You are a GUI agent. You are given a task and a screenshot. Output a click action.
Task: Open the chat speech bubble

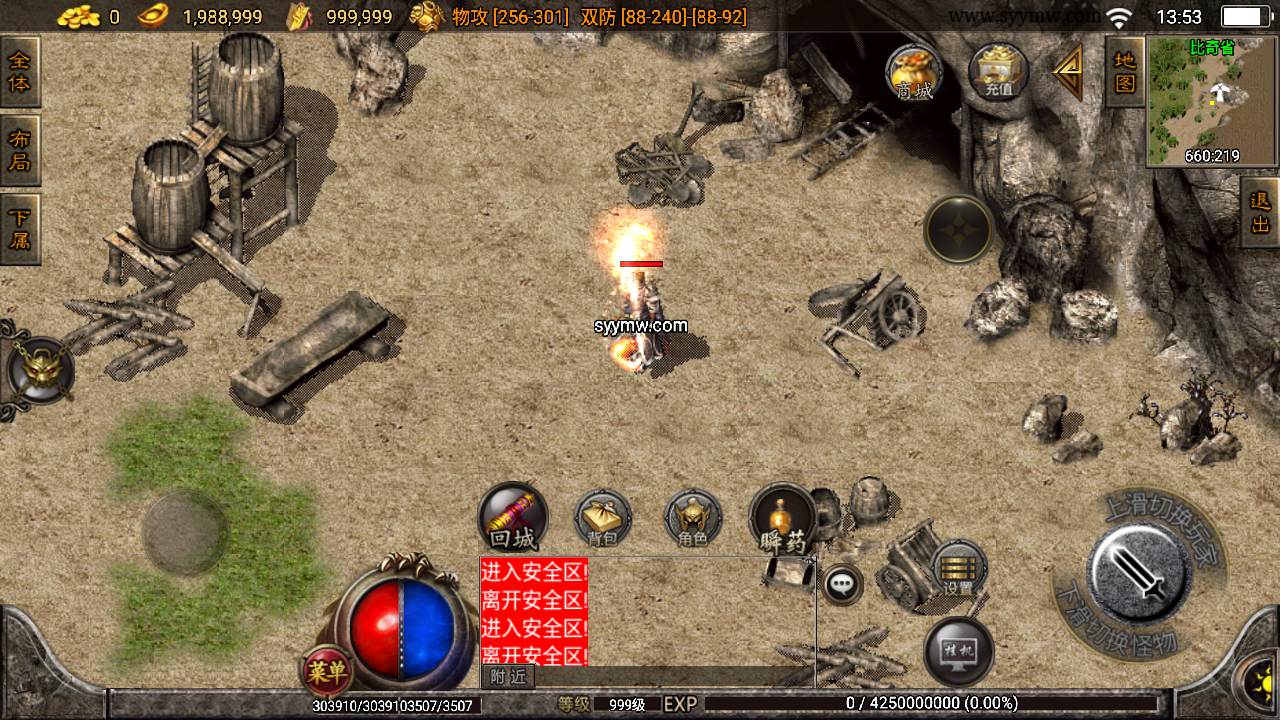(x=843, y=584)
